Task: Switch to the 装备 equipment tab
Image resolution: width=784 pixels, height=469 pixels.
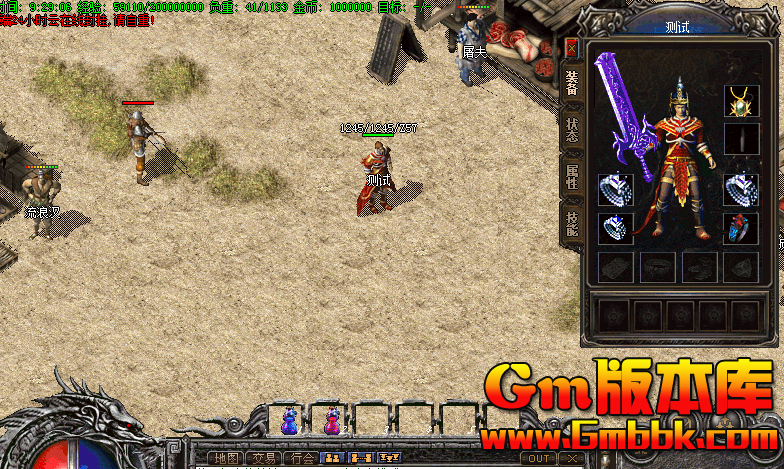Action: (571, 82)
